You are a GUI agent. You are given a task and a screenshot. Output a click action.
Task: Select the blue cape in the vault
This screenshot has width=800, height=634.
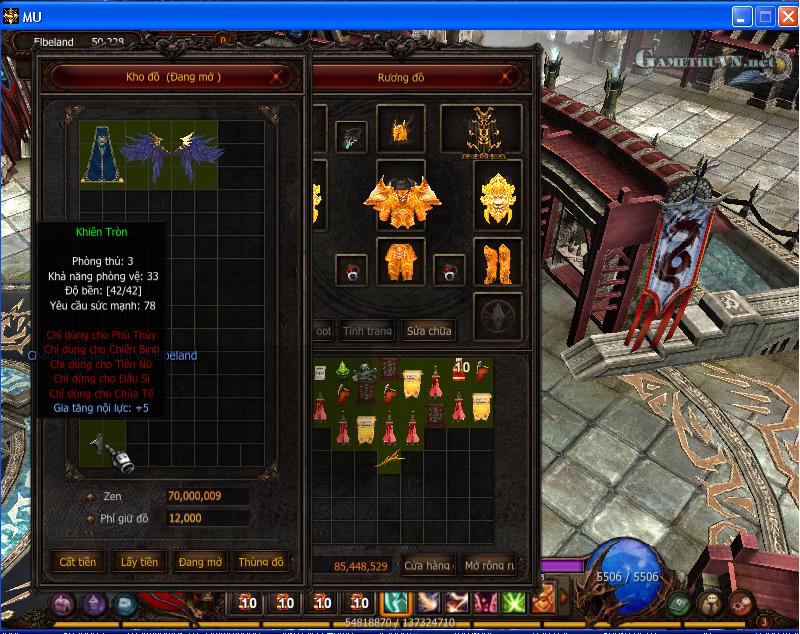pos(99,153)
